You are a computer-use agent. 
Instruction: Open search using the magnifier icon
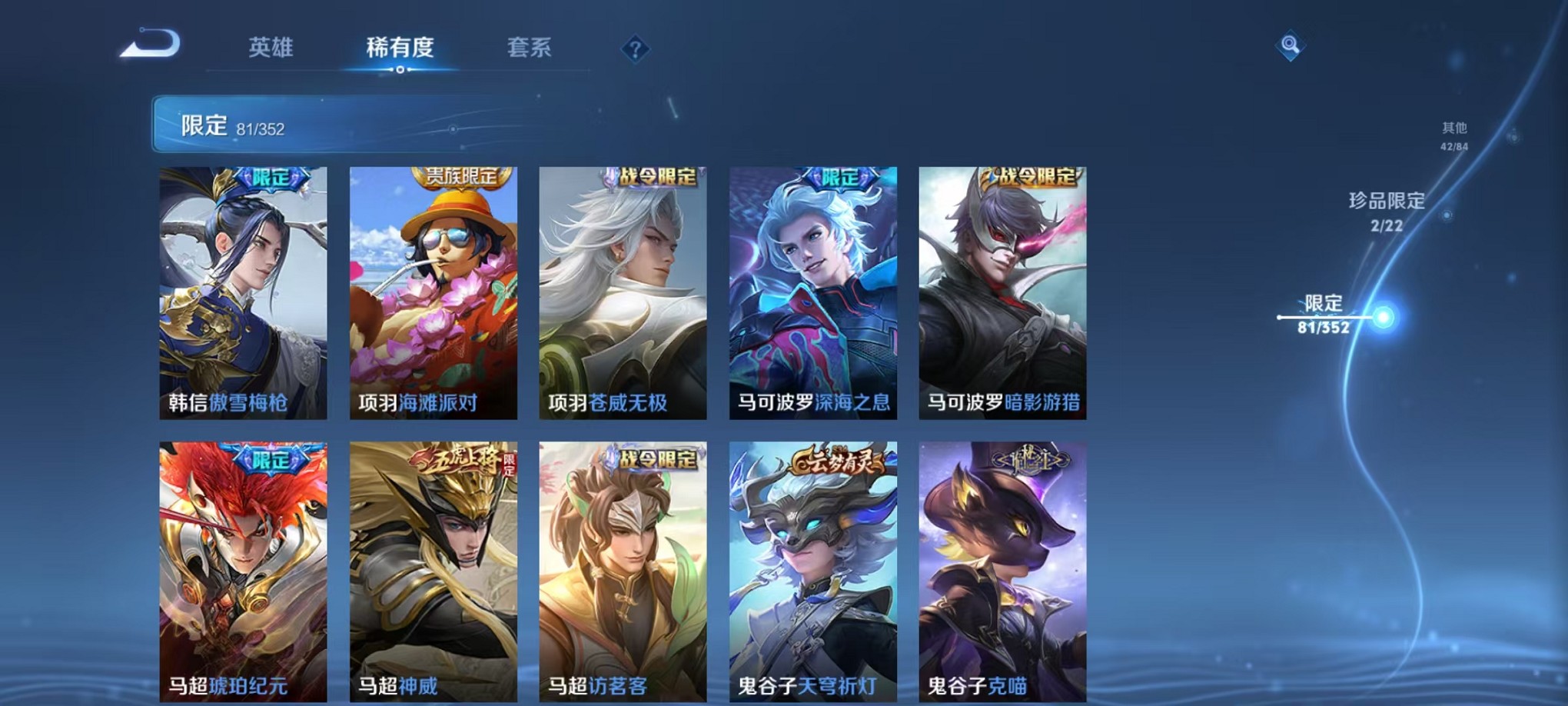1291,44
